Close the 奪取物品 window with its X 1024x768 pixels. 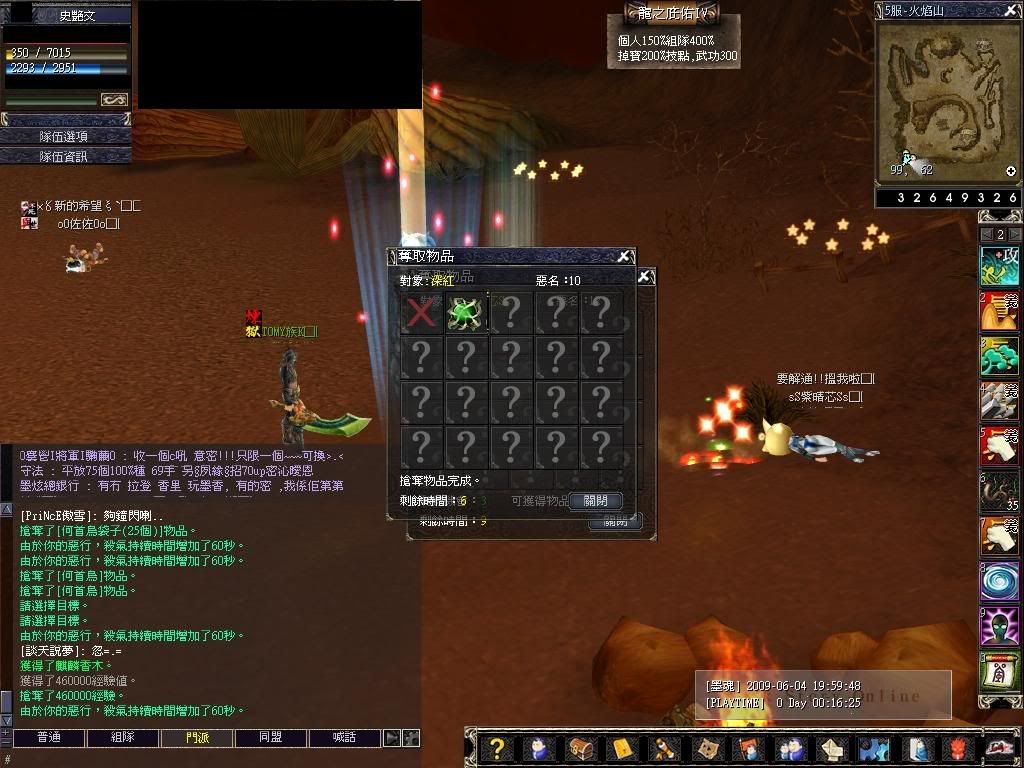click(623, 257)
